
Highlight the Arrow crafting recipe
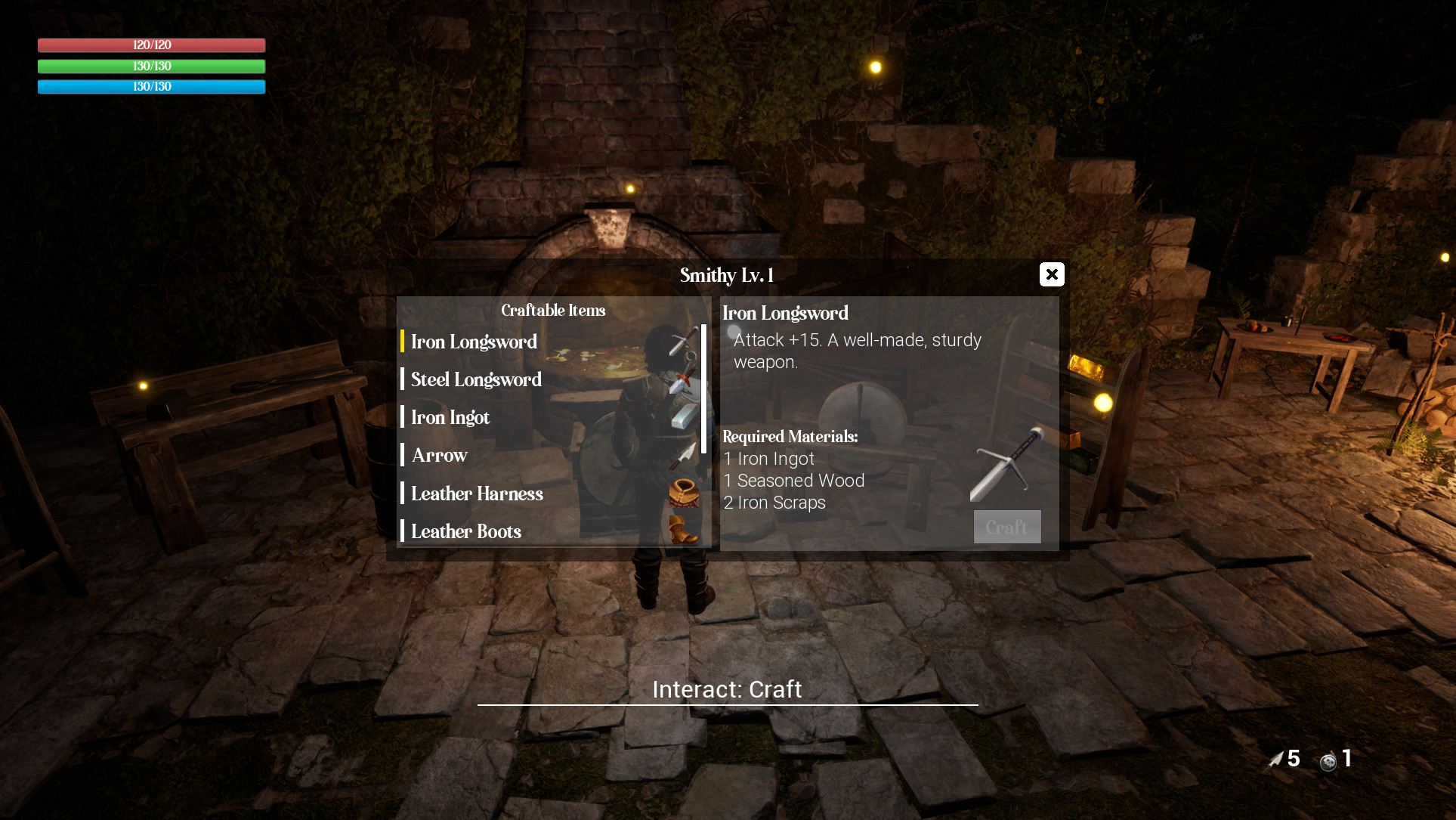pyautogui.click(x=438, y=455)
